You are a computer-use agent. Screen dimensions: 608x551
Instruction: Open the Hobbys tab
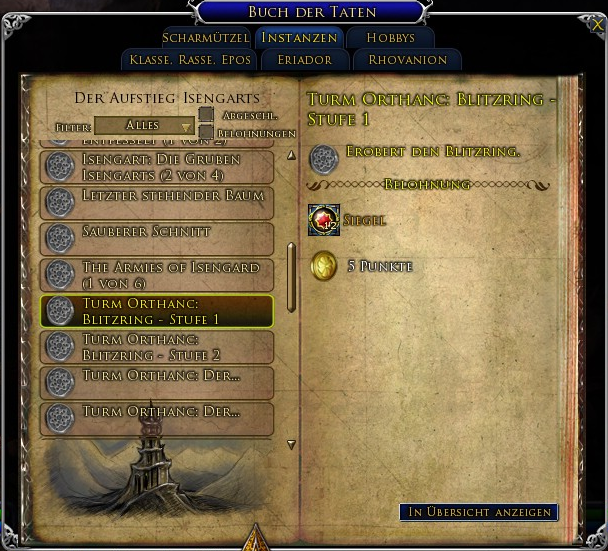point(390,38)
